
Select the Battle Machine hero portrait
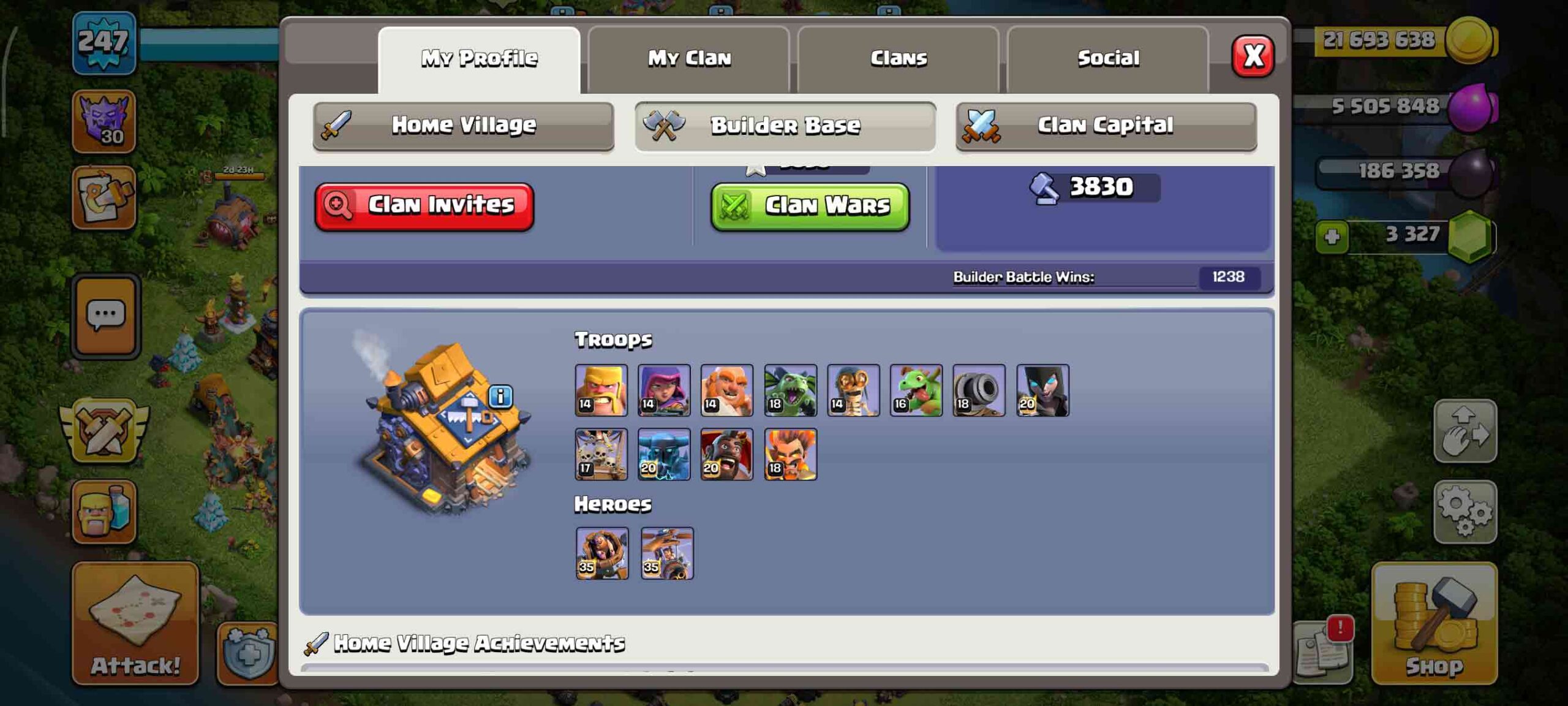click(x=601, y=553)
